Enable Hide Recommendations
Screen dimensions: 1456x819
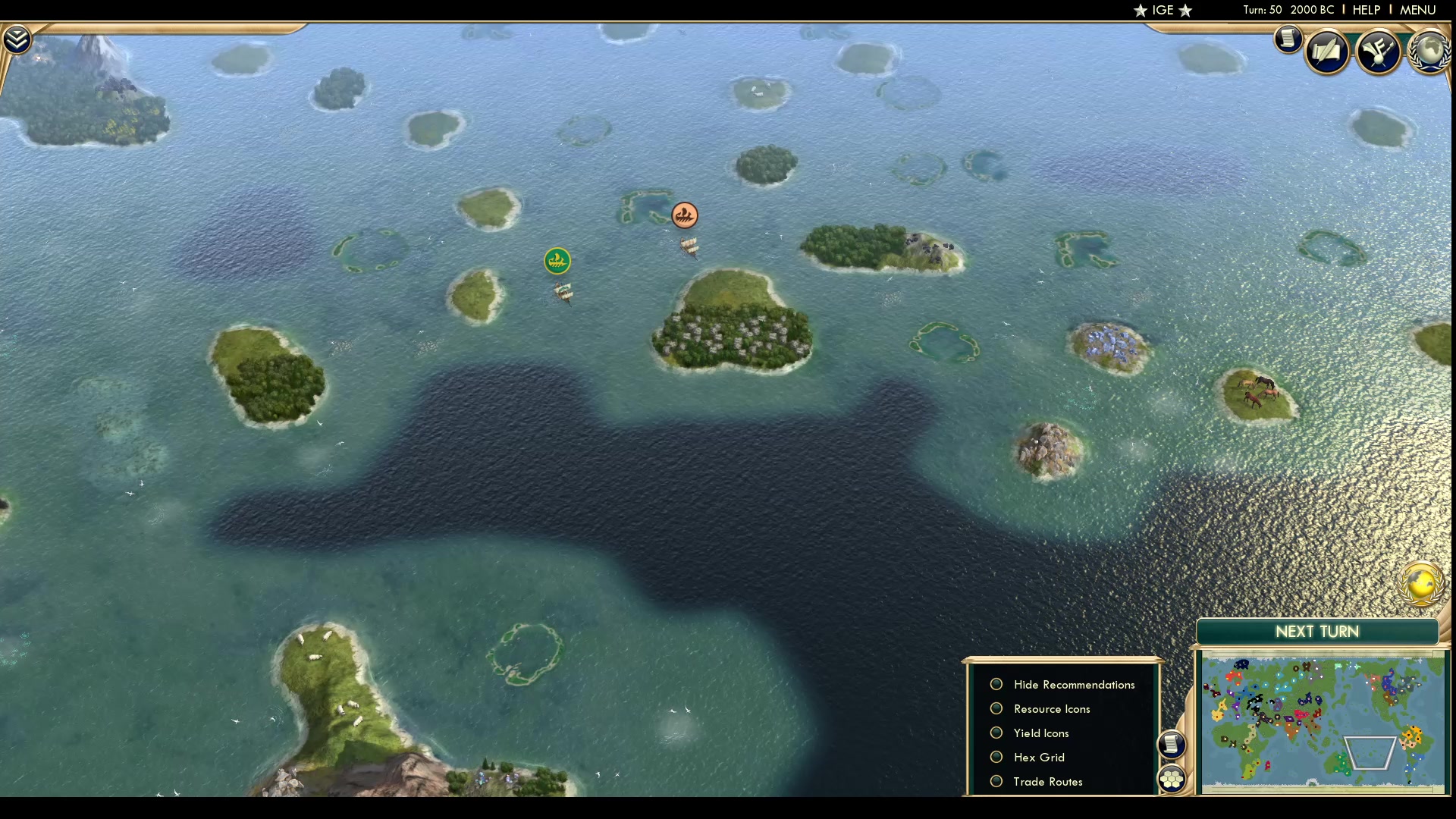(x=996, y=684)
